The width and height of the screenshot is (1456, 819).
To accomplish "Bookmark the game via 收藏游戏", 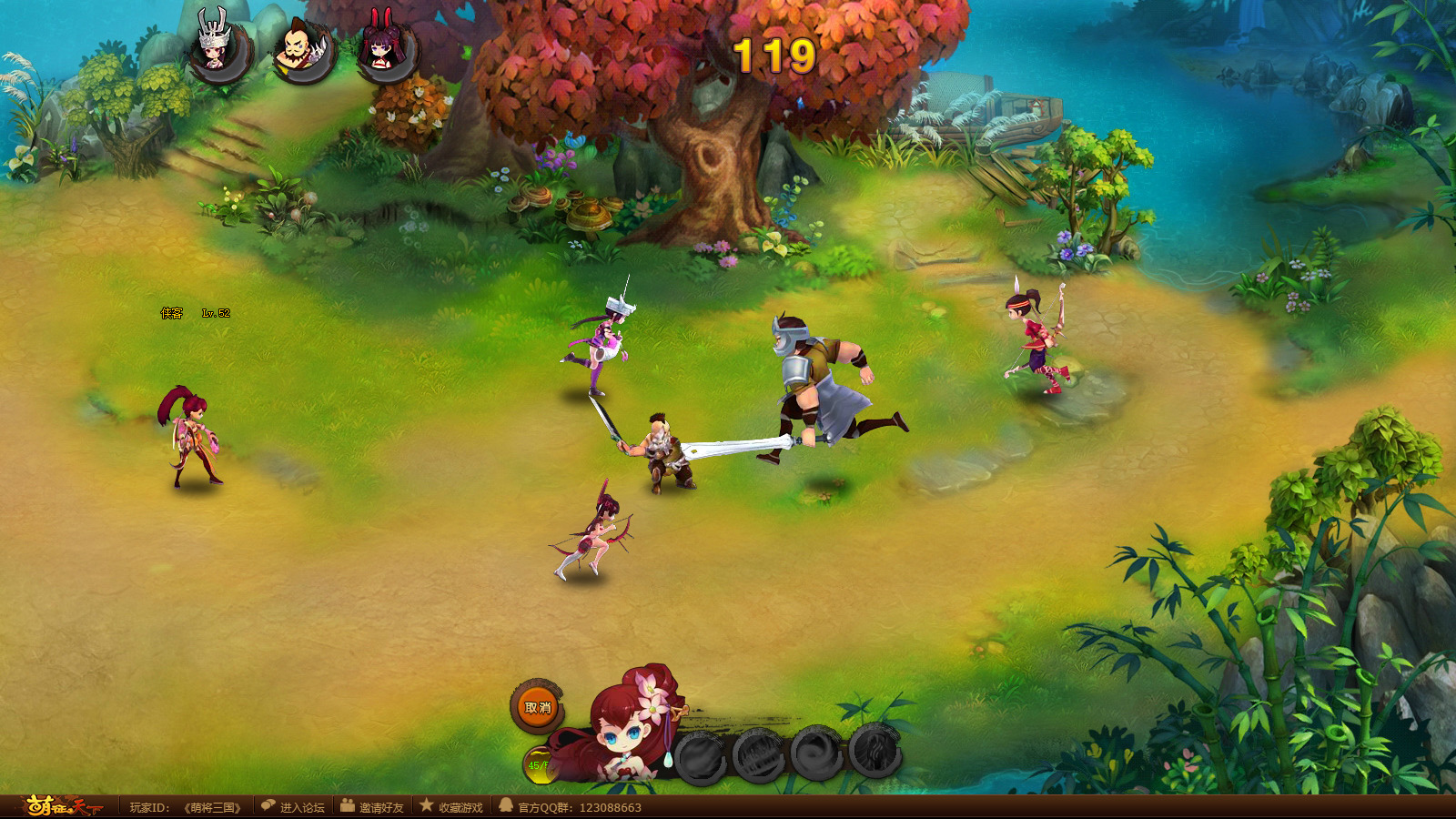I will (451, 807).
